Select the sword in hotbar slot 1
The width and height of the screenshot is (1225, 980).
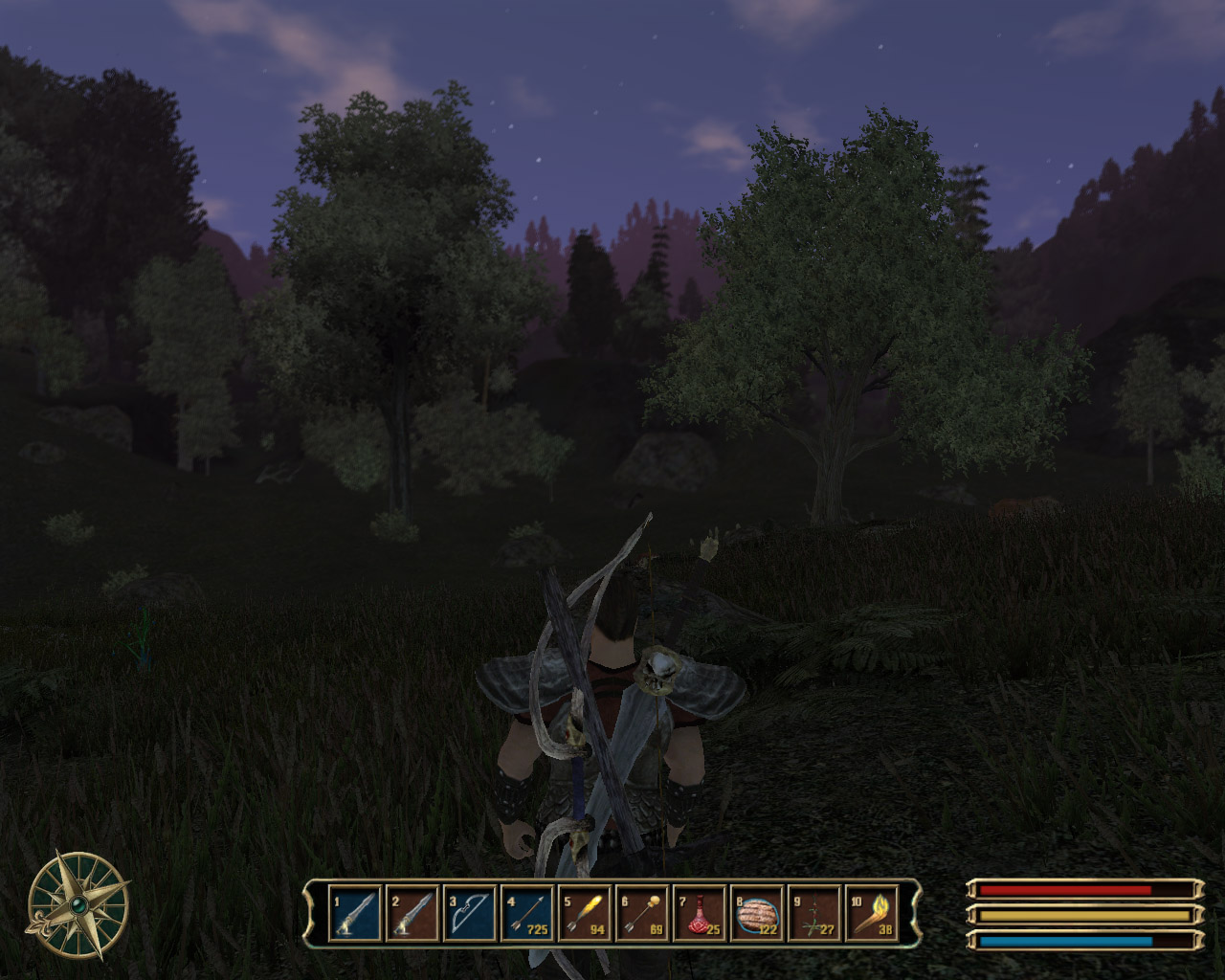[355, 914]
